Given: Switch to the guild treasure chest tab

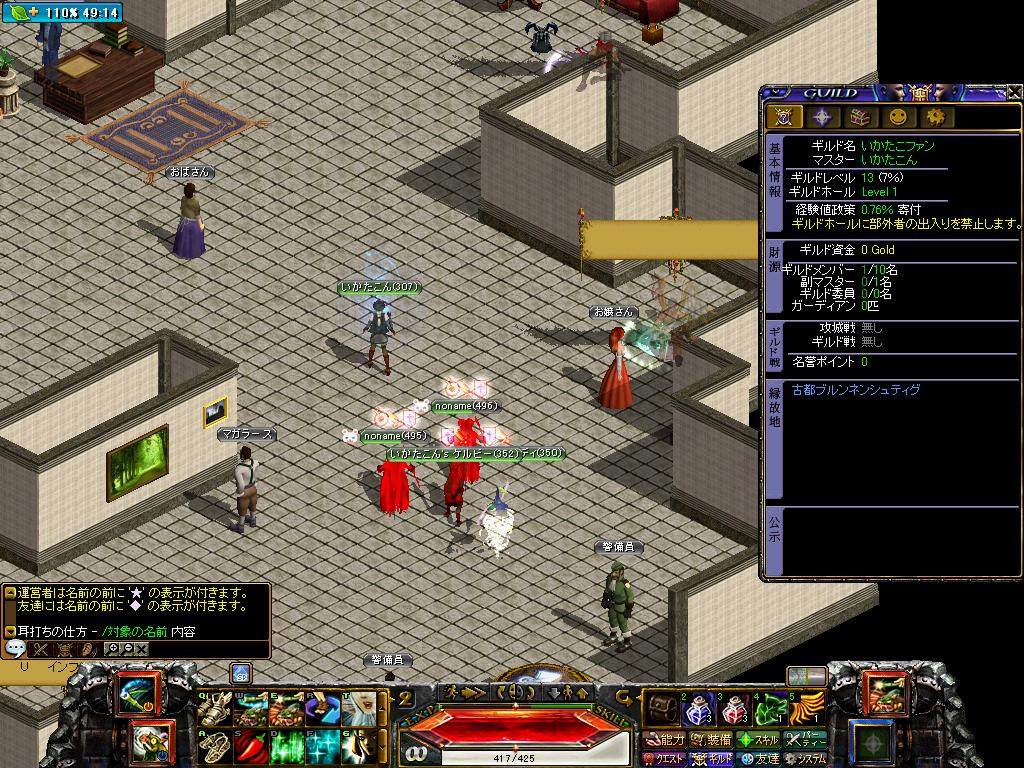Looking at the screenshot, I should pos(860,117).
